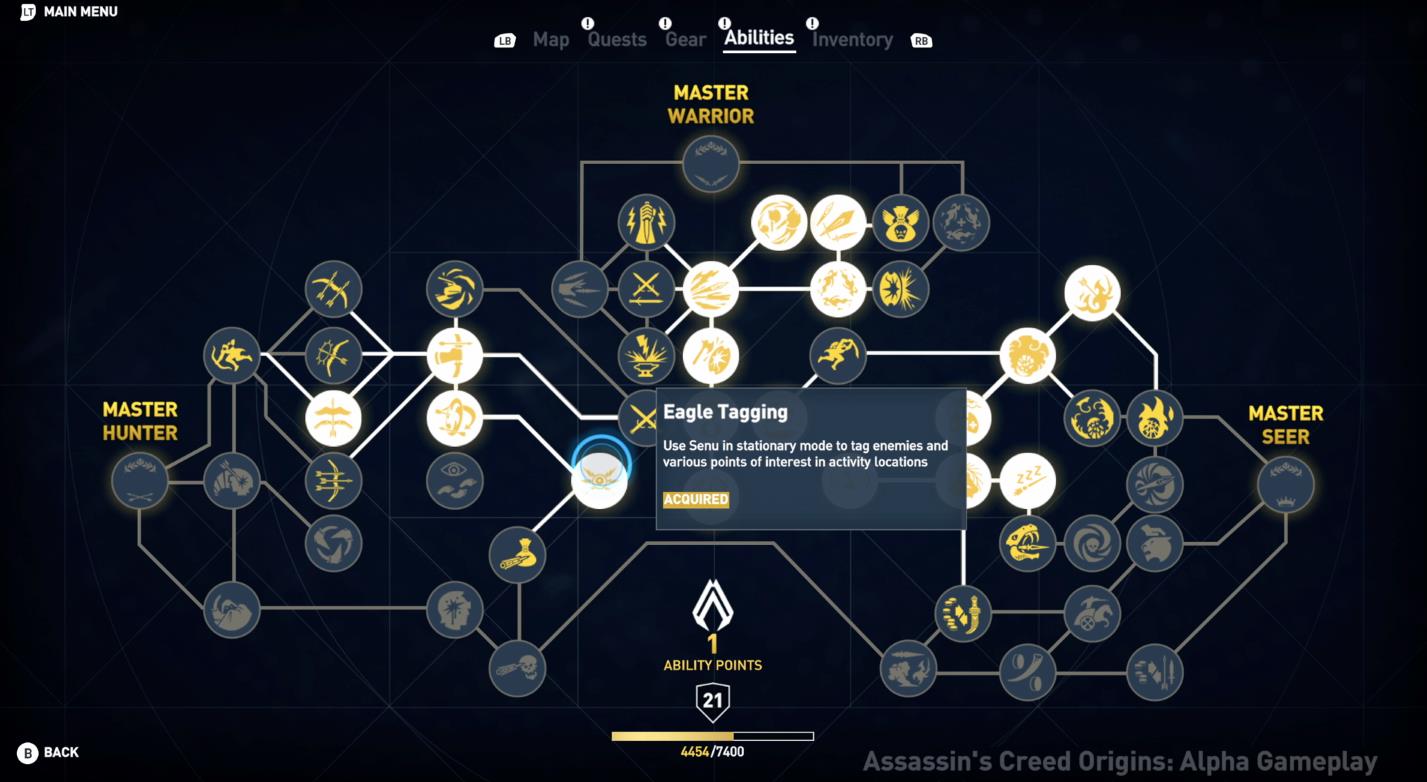Open the Inventory tab
The height and width of the screenshot is (782, 1427).
[852, 39]
